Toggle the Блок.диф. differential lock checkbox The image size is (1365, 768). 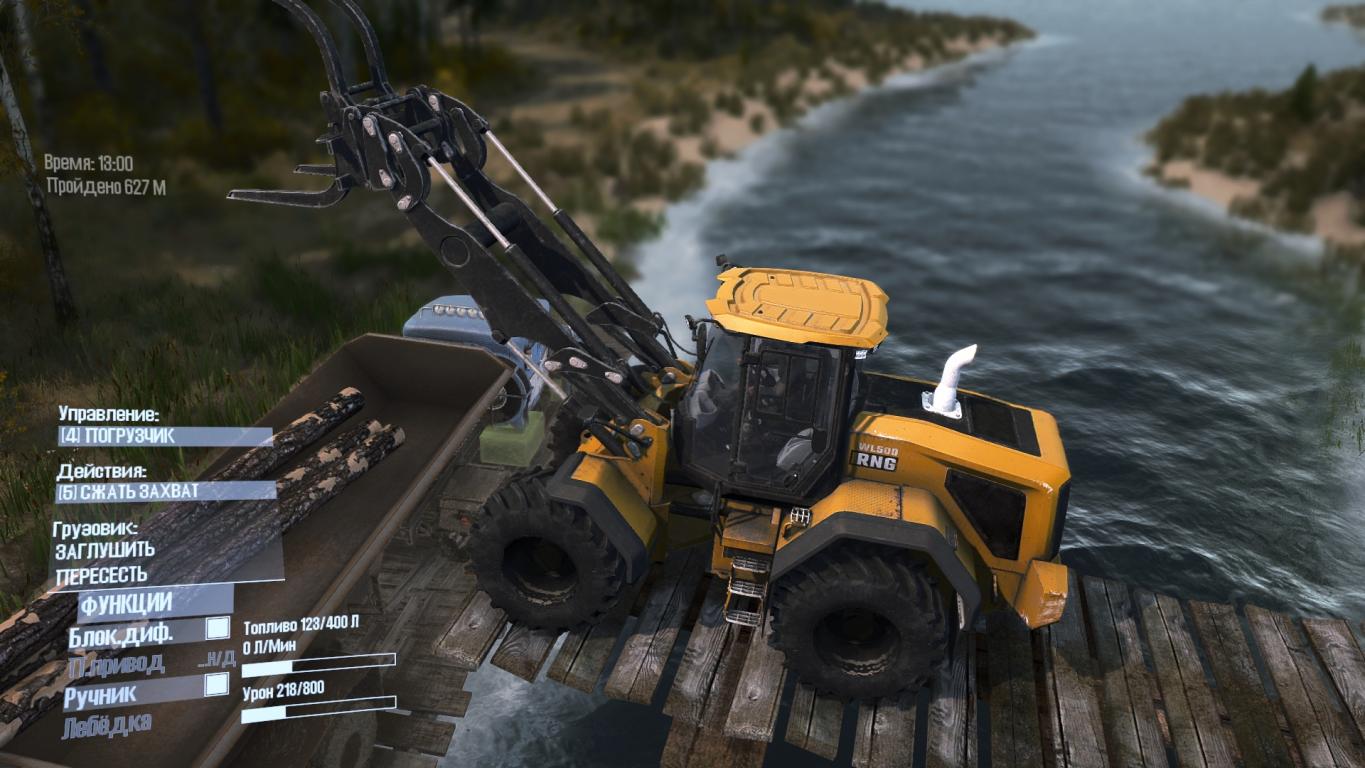coord(216,629)
